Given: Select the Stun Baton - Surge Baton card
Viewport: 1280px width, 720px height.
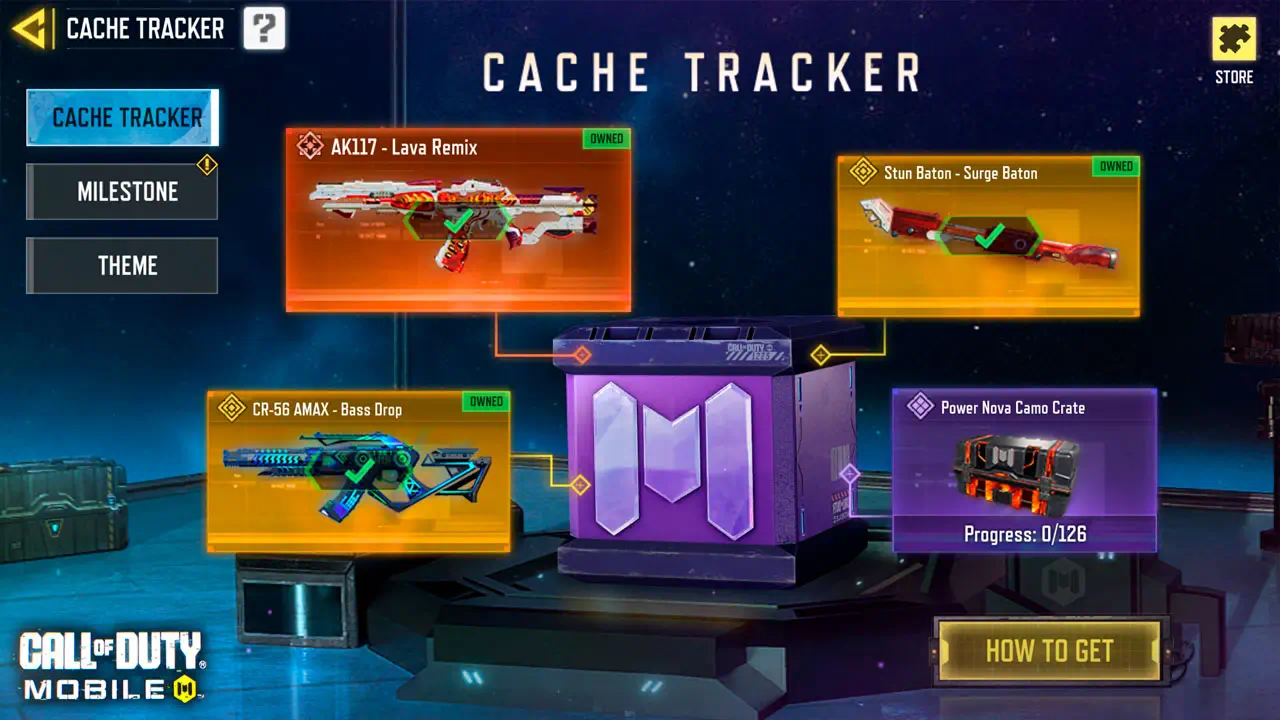Looking at the screenshot, I should [x=988, y=237].
